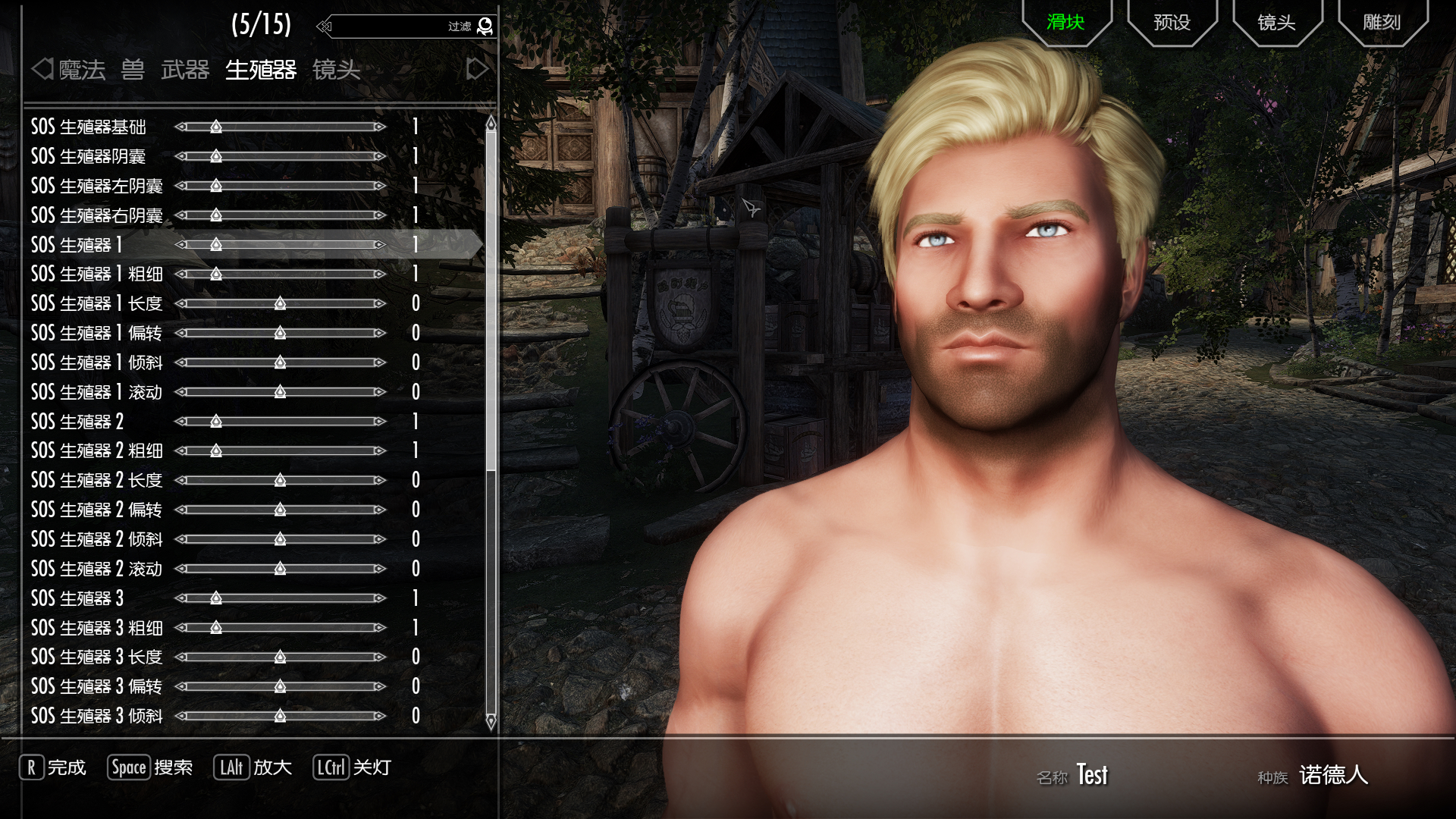
Task: Decrease SOS 生殖器 3 偏转 with left arrow
Action: click(x=181, y=686)
